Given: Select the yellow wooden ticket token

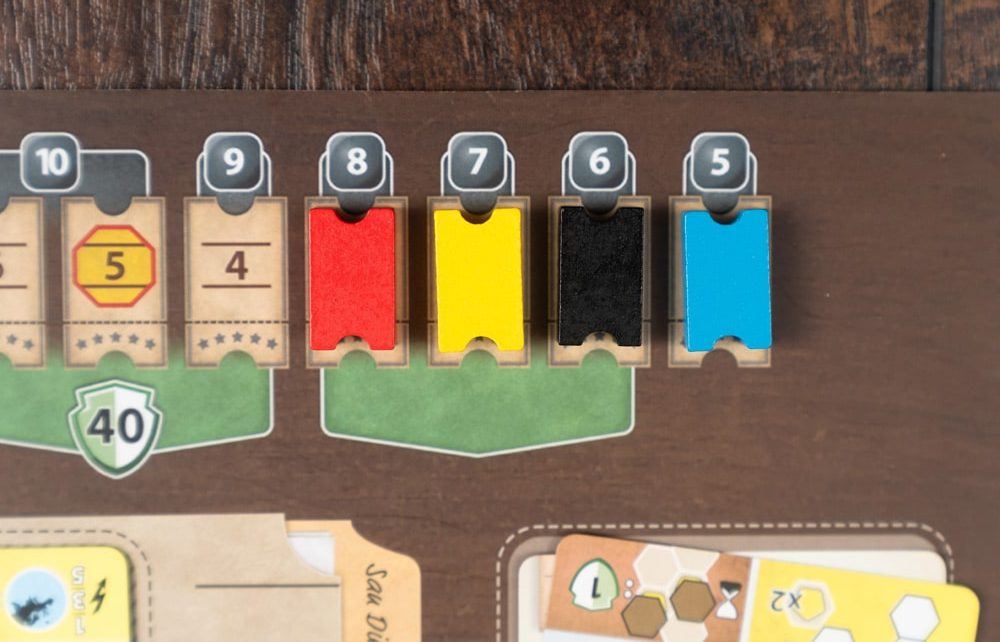Looking at the screenshot, I should click(x=478, y=279).
